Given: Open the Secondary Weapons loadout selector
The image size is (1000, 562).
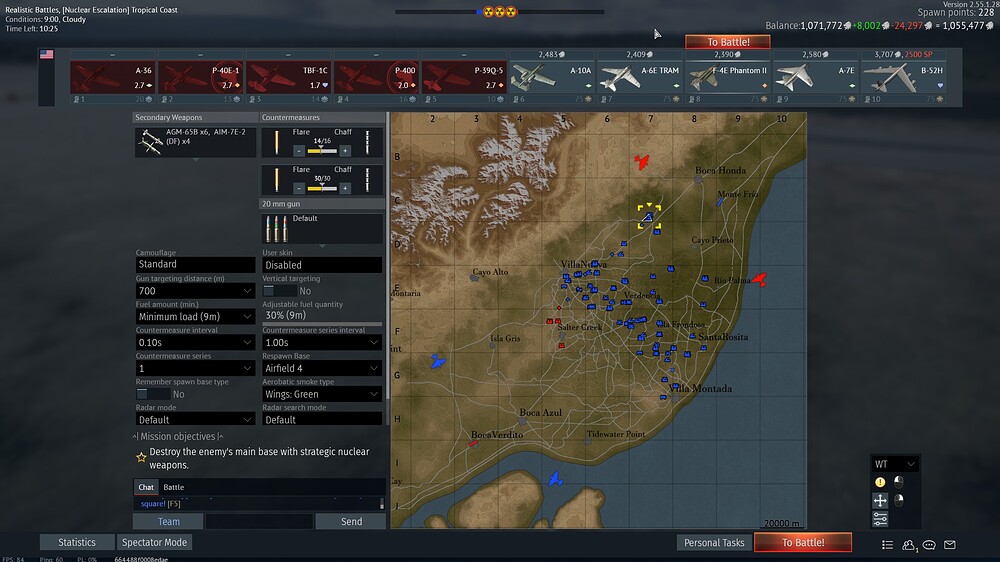Looking at the screenshot, I should (195, 142).
